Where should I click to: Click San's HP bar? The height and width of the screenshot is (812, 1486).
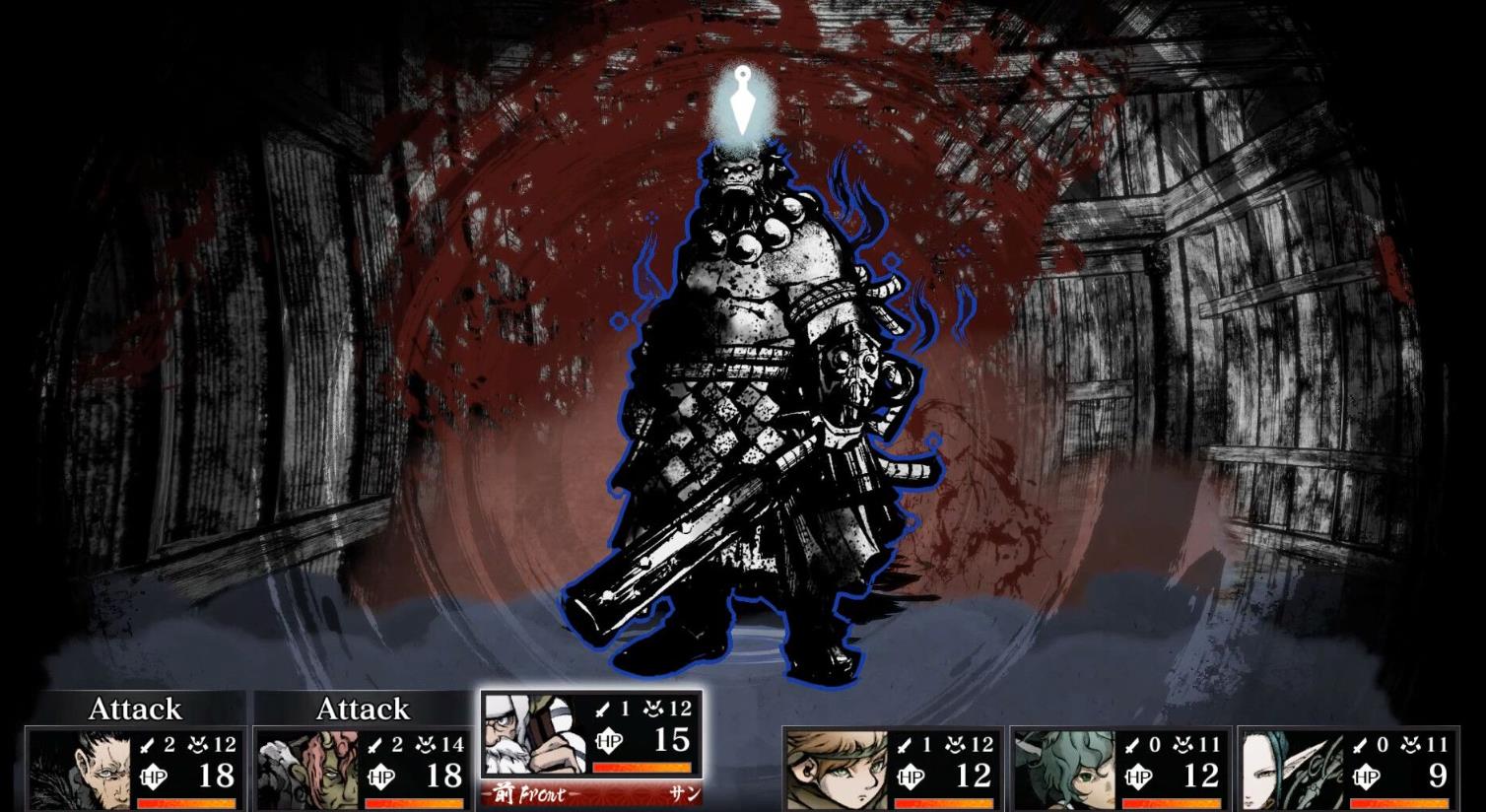point(642,767)
